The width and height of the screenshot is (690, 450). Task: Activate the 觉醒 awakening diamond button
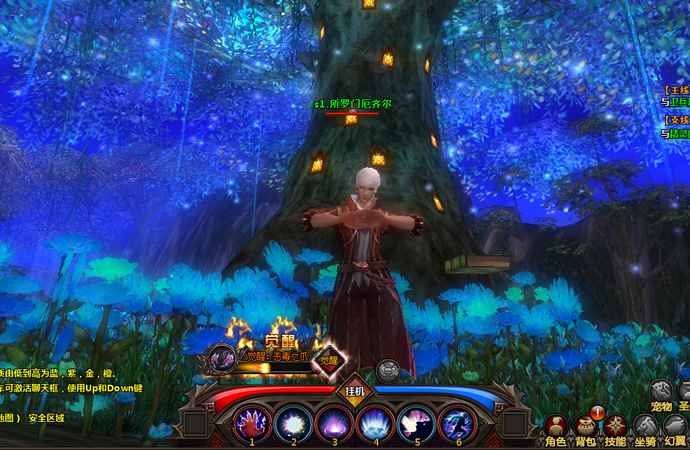[x=329, y=358]
